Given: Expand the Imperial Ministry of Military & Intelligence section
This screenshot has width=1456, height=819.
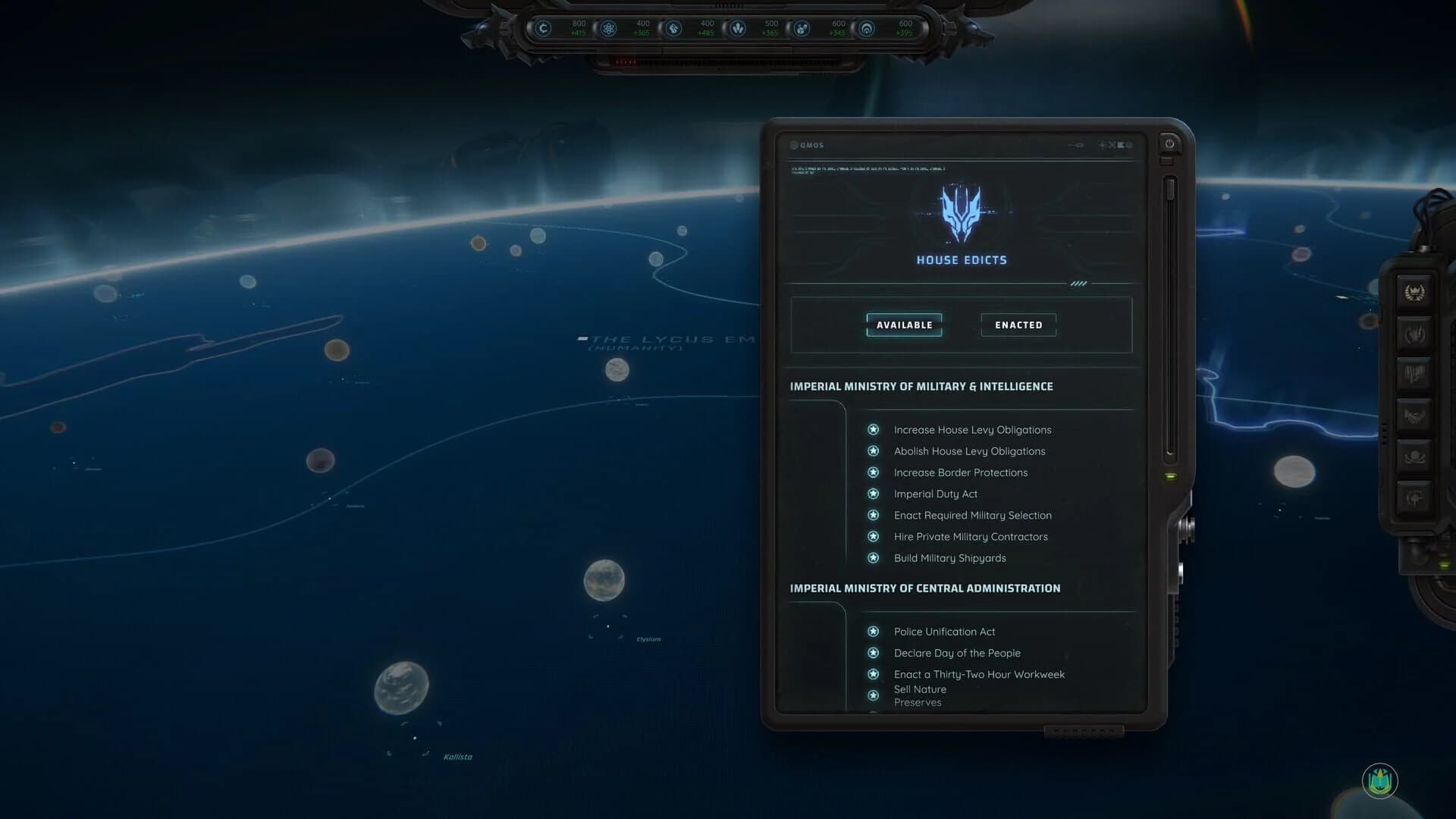Looking at the screenshot, I should pos(922,387).
